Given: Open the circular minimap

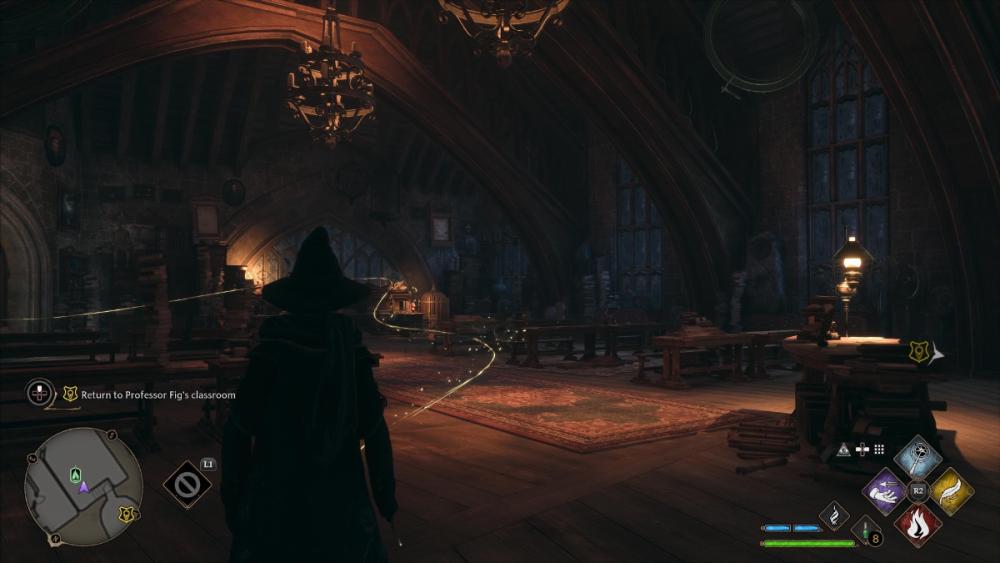Looking at the screenshot, I should (83, 487).
